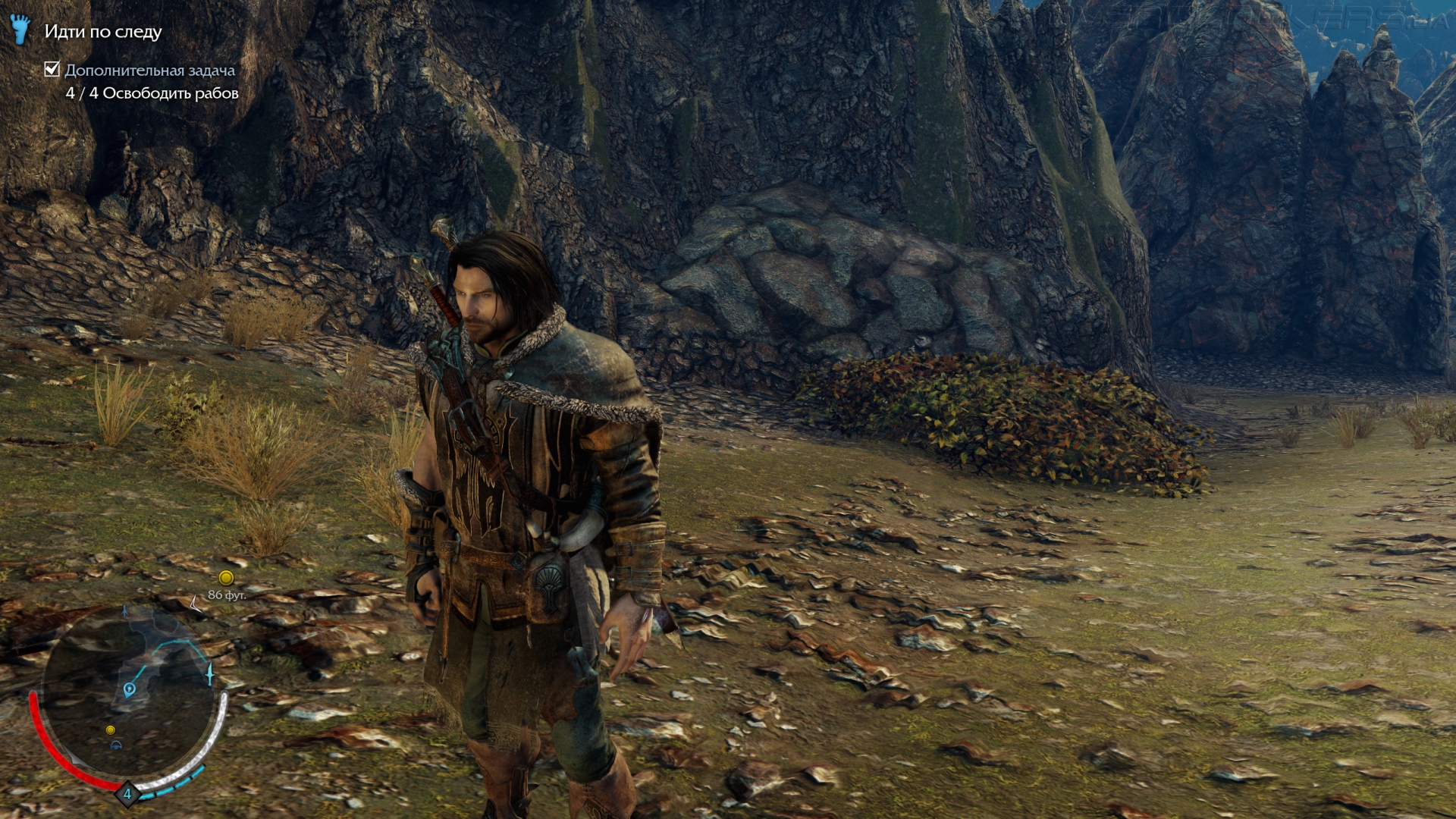
Task: Click the circular minimap
Action: click(x=127, y=696)
